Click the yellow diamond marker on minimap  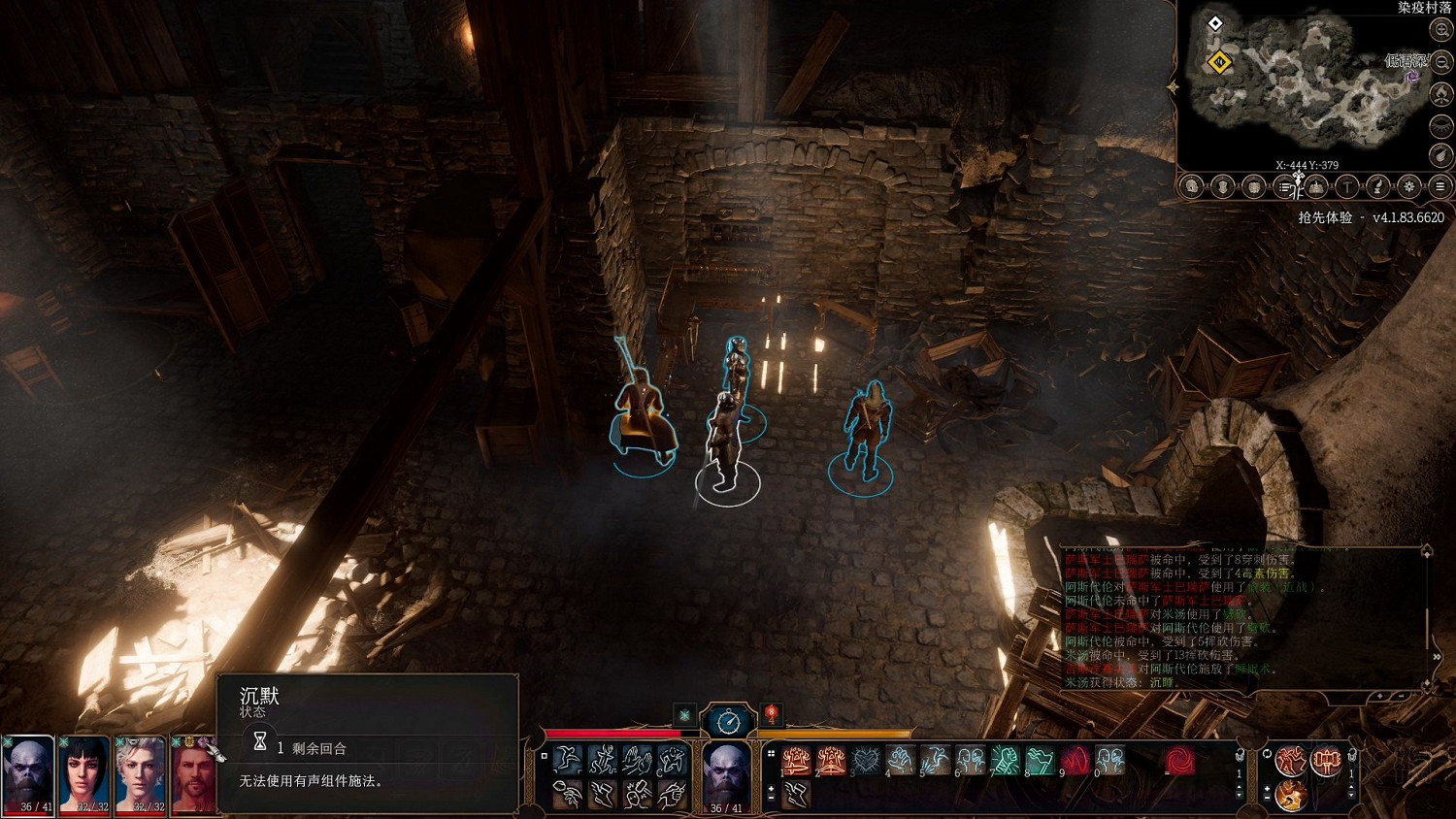[x=1219, y=62]
